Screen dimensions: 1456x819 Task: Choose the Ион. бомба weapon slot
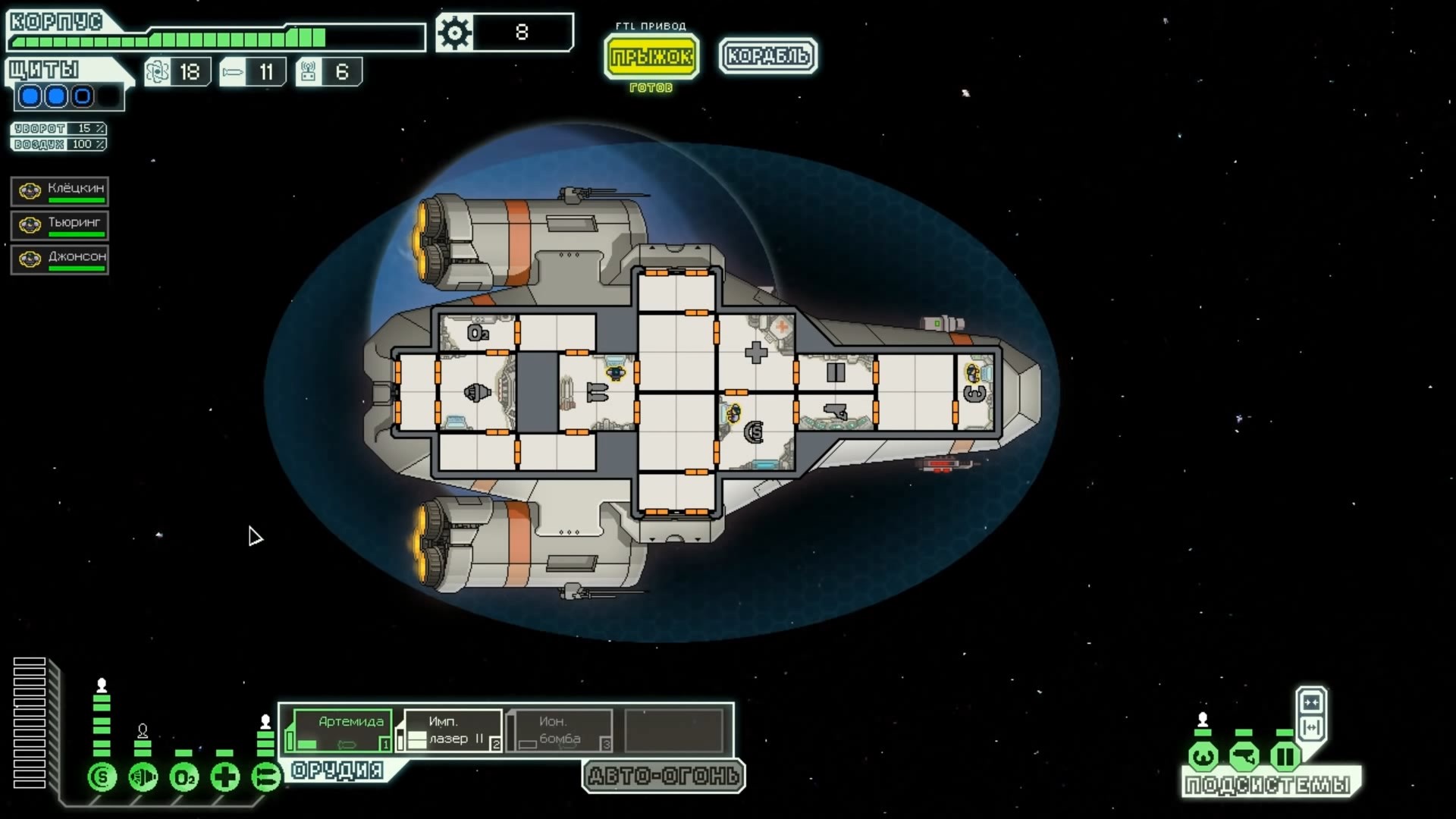click(560, 730)
